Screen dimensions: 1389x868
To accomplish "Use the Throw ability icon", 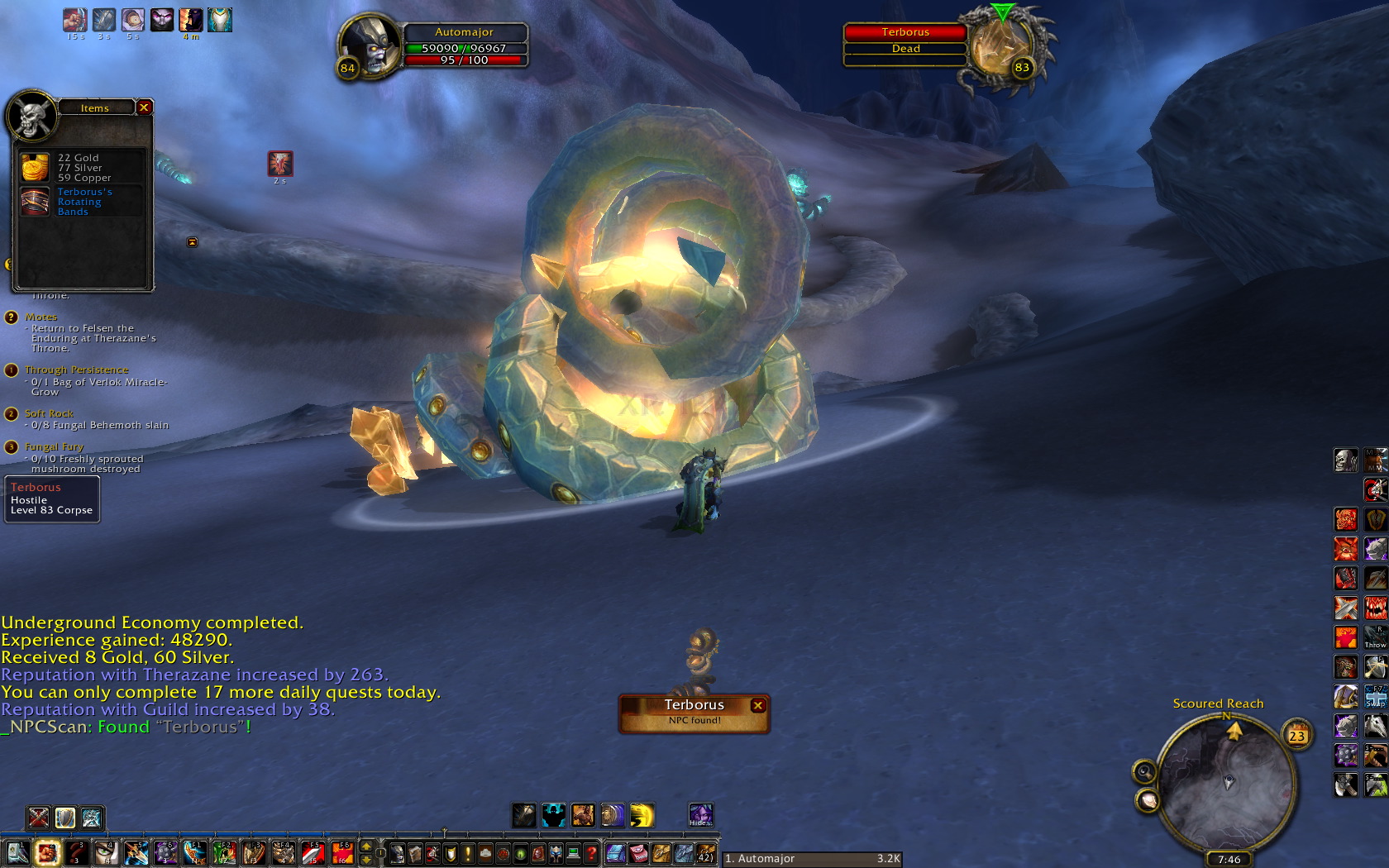I will pos(1375,637).
